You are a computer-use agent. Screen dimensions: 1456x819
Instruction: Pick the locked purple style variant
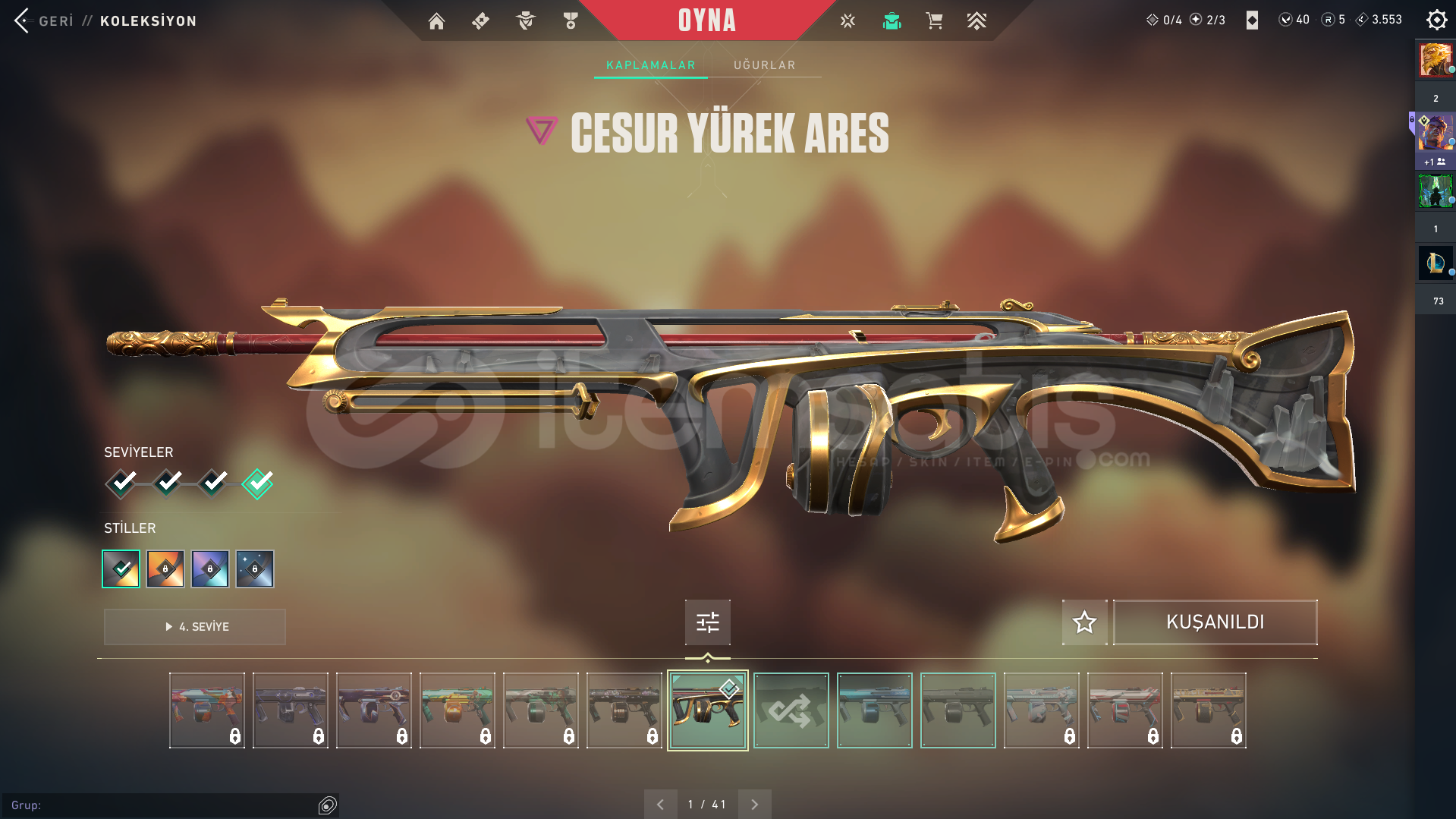tap(210, 569)
